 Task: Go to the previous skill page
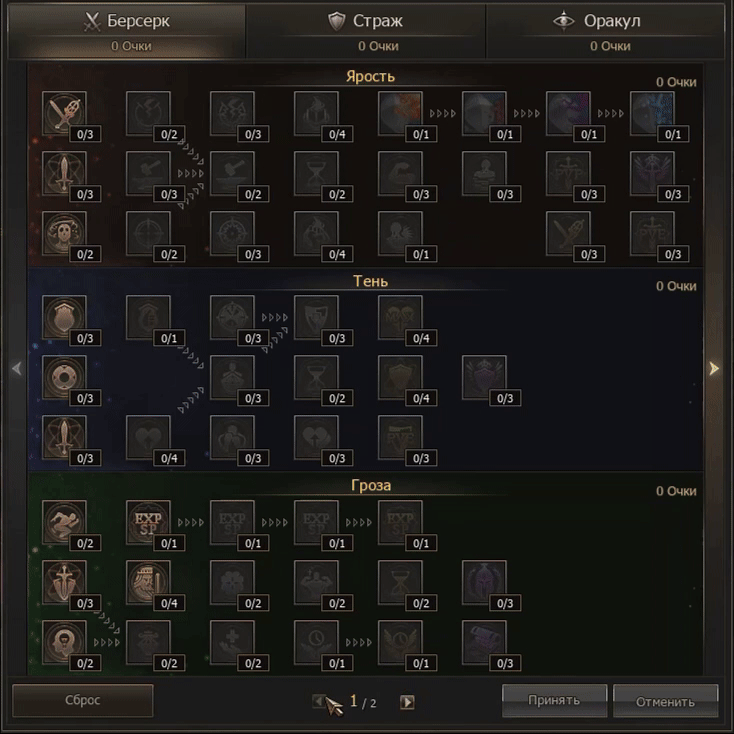(x=319, y=702)
